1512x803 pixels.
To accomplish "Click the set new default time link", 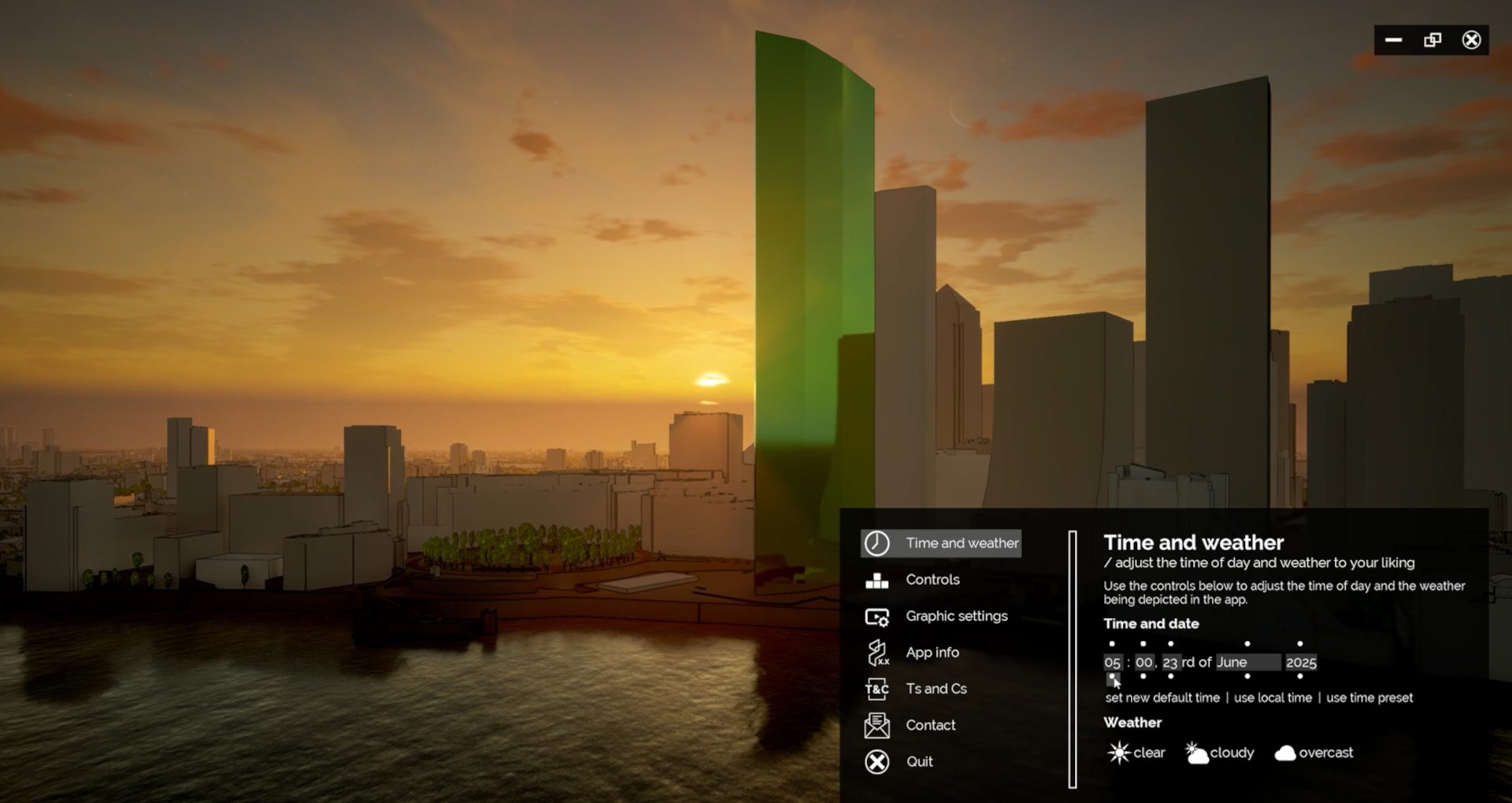I will point(1163,698).
